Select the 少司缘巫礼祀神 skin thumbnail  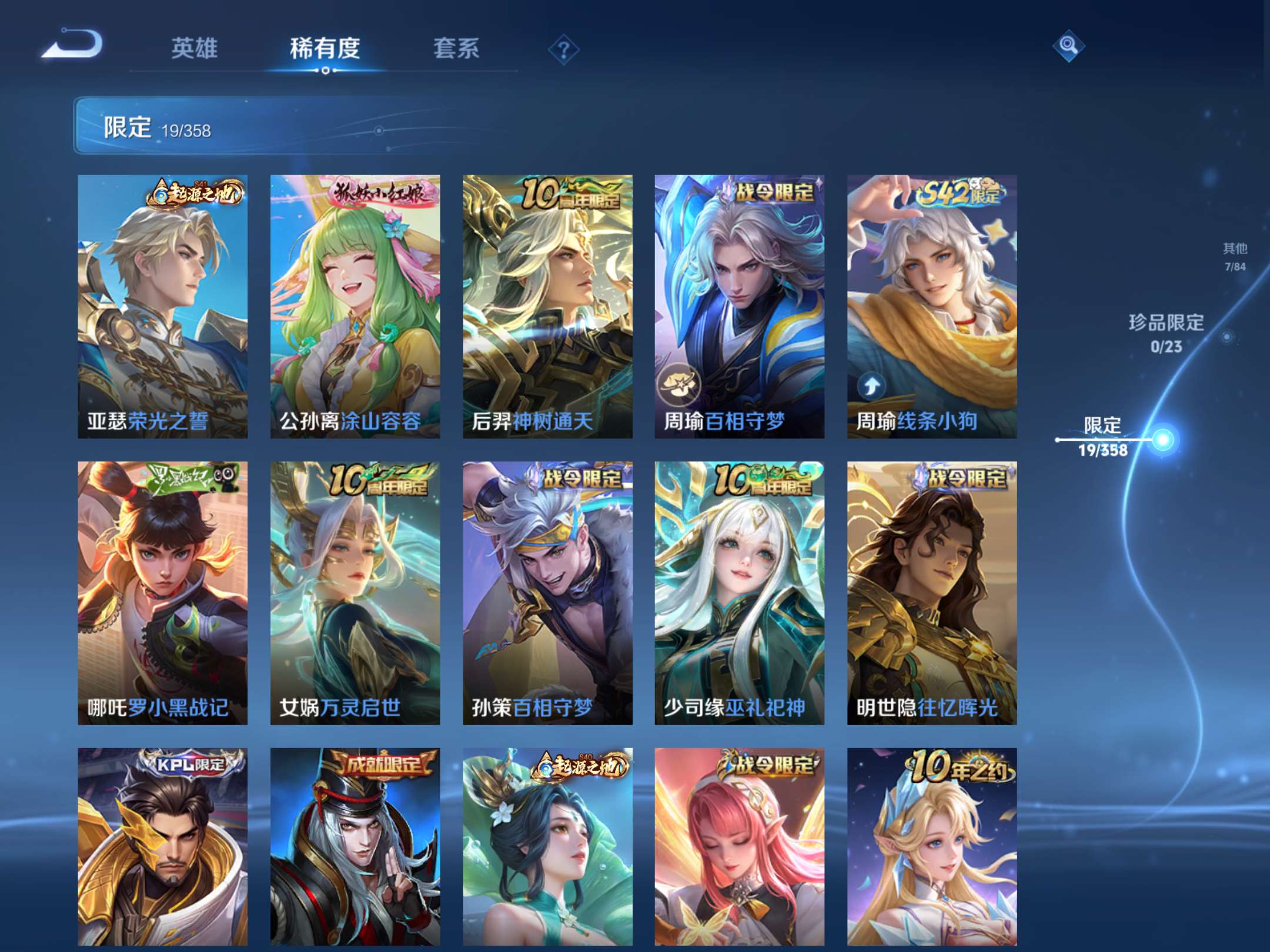coord(737,582)
